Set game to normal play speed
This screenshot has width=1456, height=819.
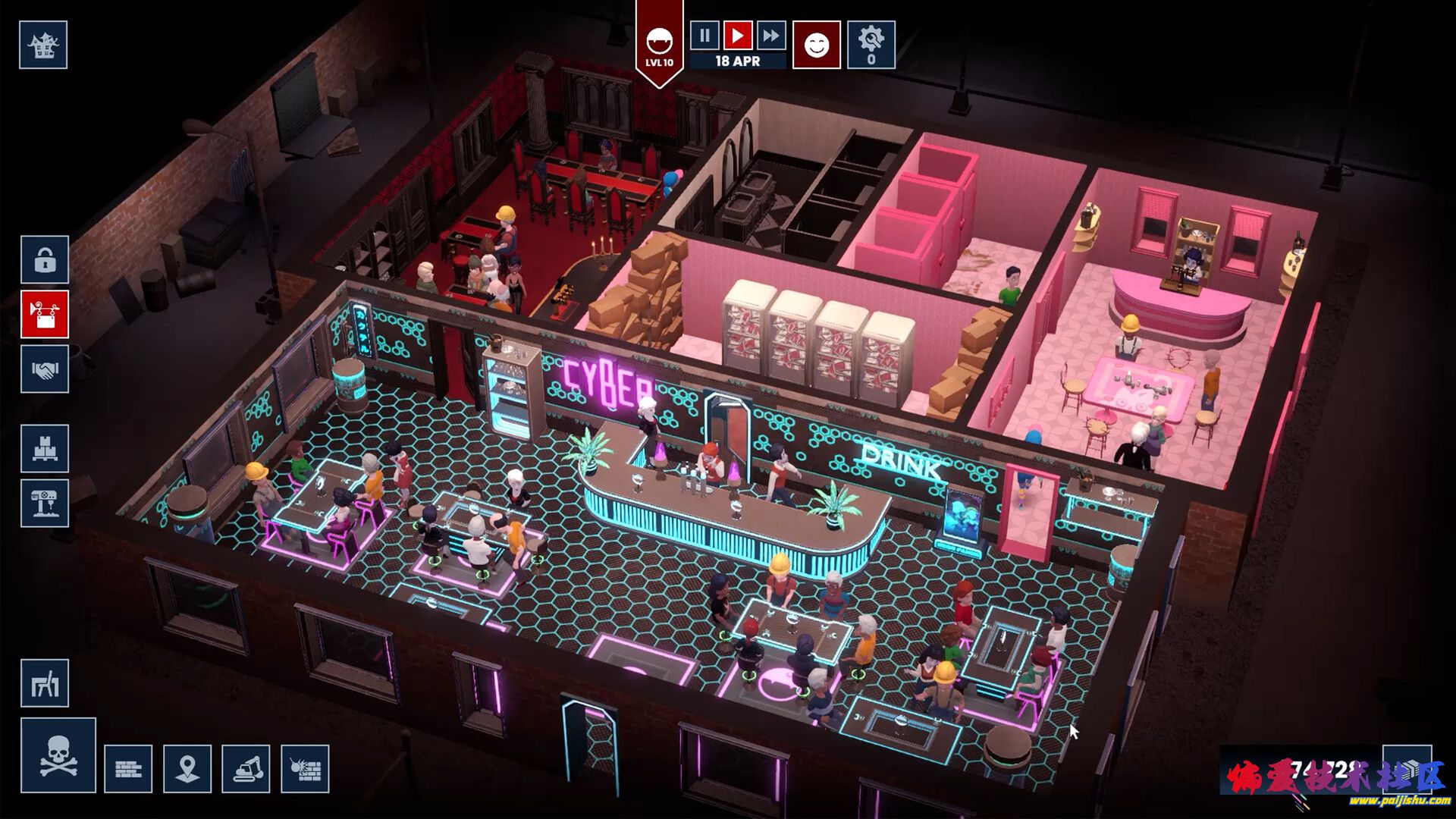pyautogui.click(x=737, y=35)
